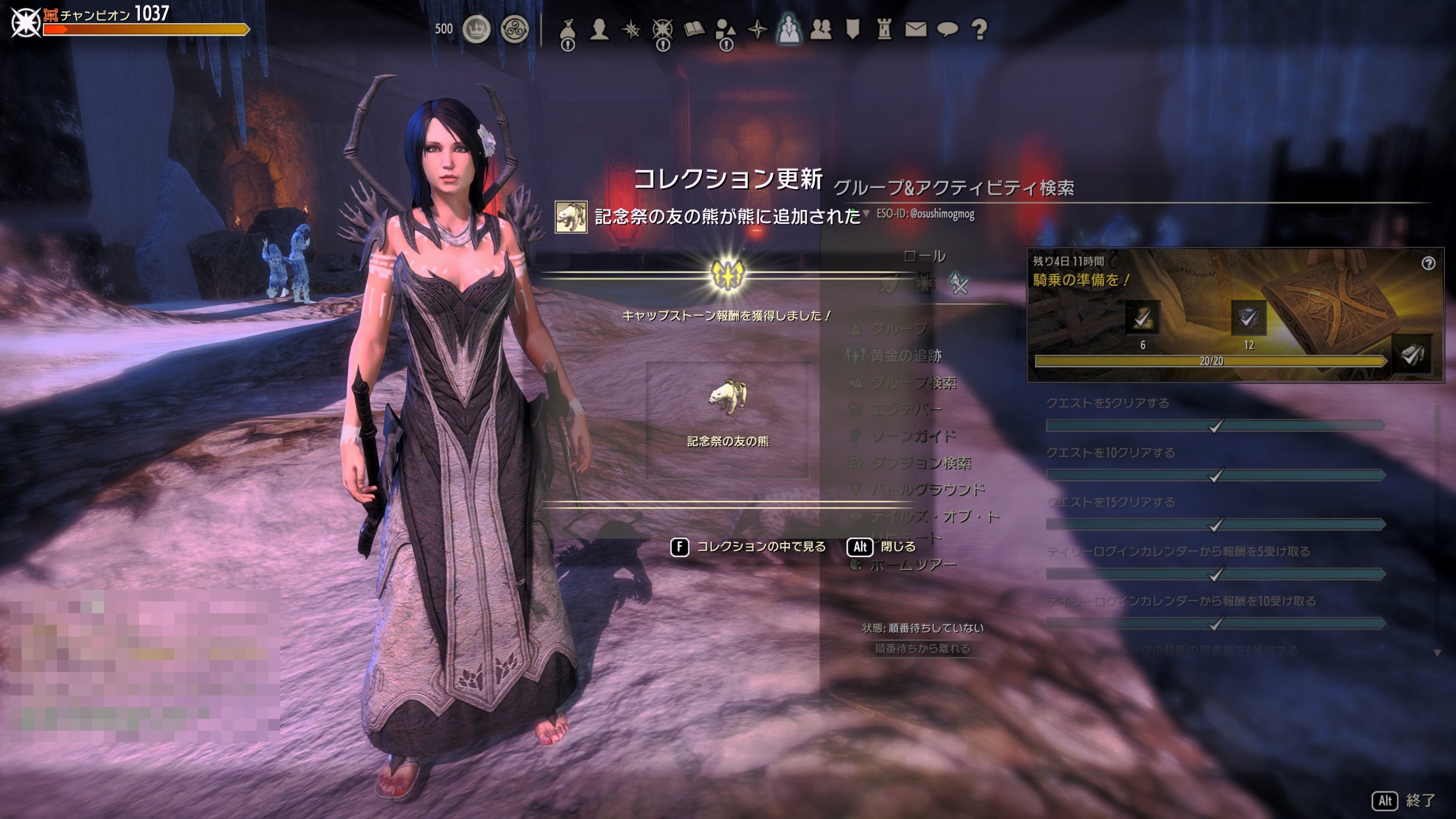Open the help question mark icon

point(979,29)
